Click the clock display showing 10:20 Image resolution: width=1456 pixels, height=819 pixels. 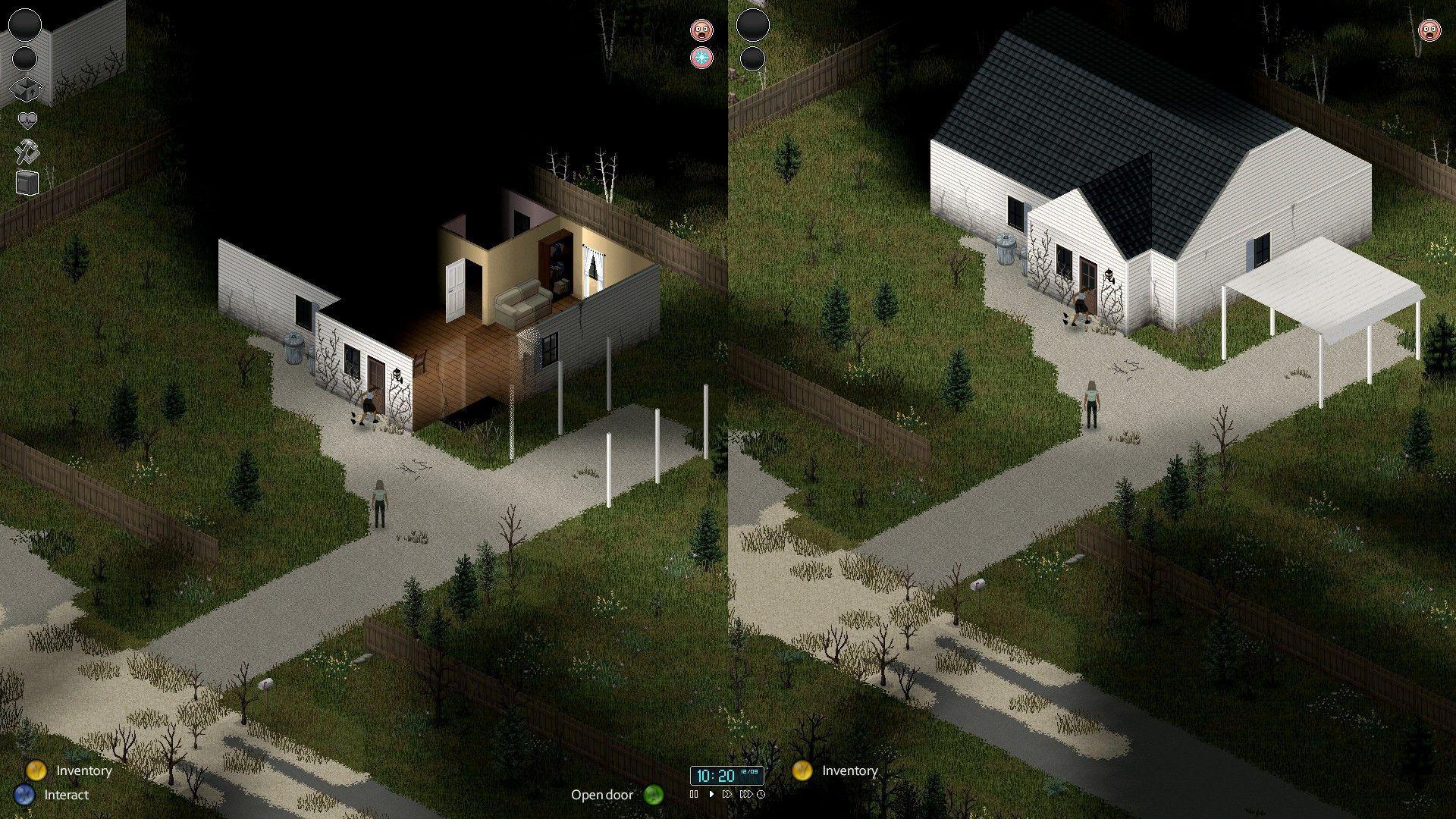click(x=714, y=776)
